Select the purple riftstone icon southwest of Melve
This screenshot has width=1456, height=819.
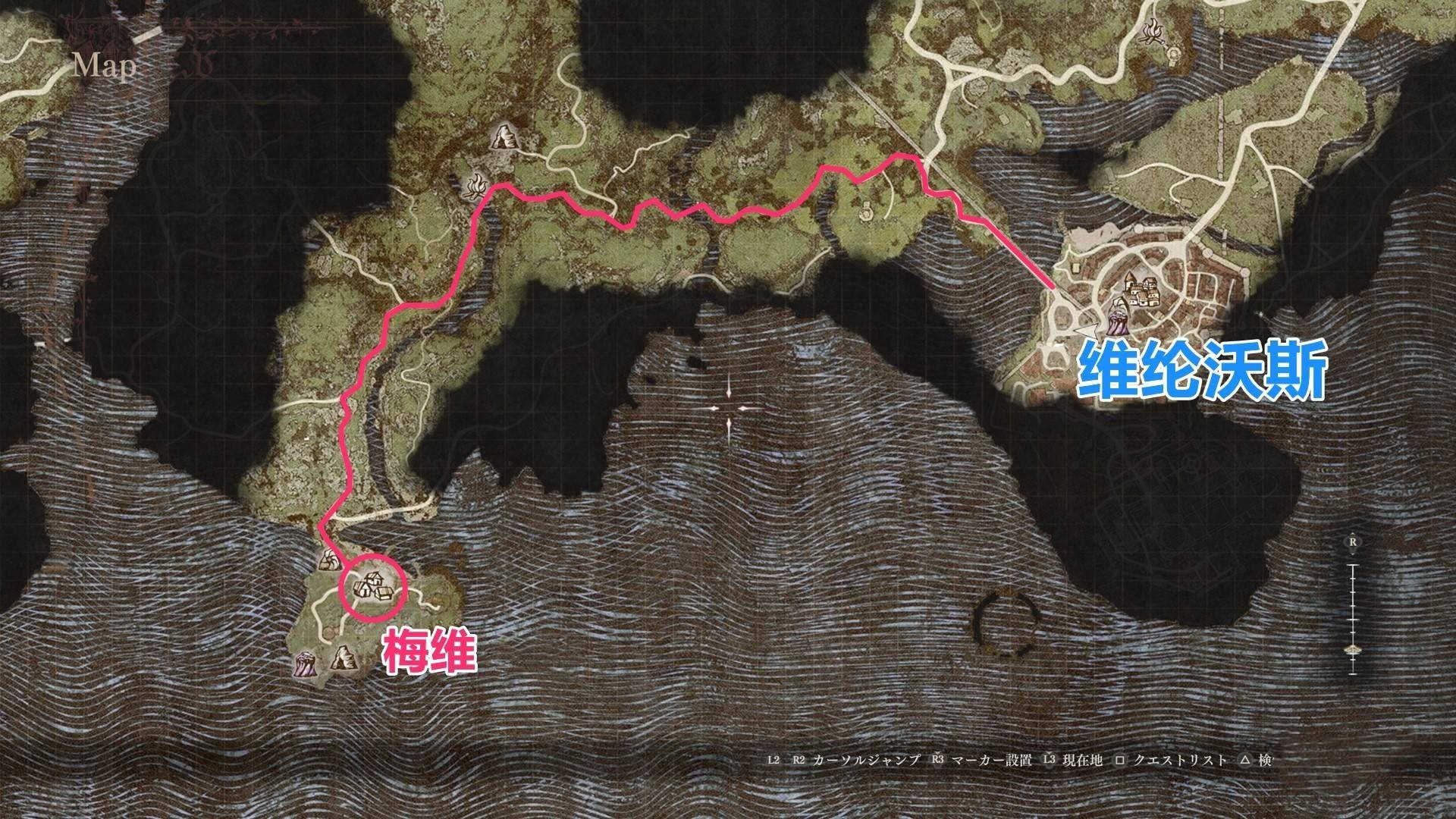pos(306,666)
